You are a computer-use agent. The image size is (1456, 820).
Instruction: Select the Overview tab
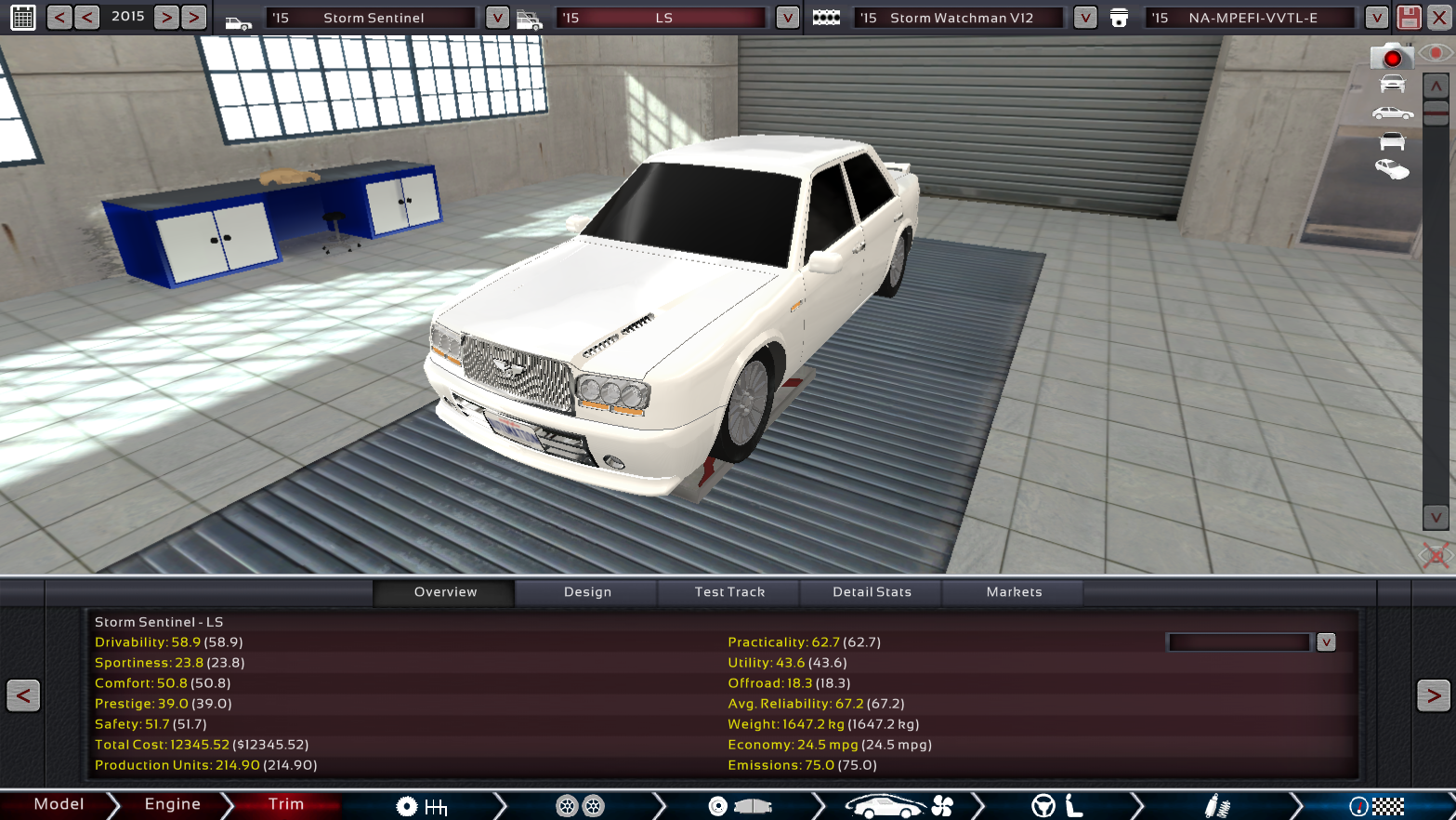445,592
